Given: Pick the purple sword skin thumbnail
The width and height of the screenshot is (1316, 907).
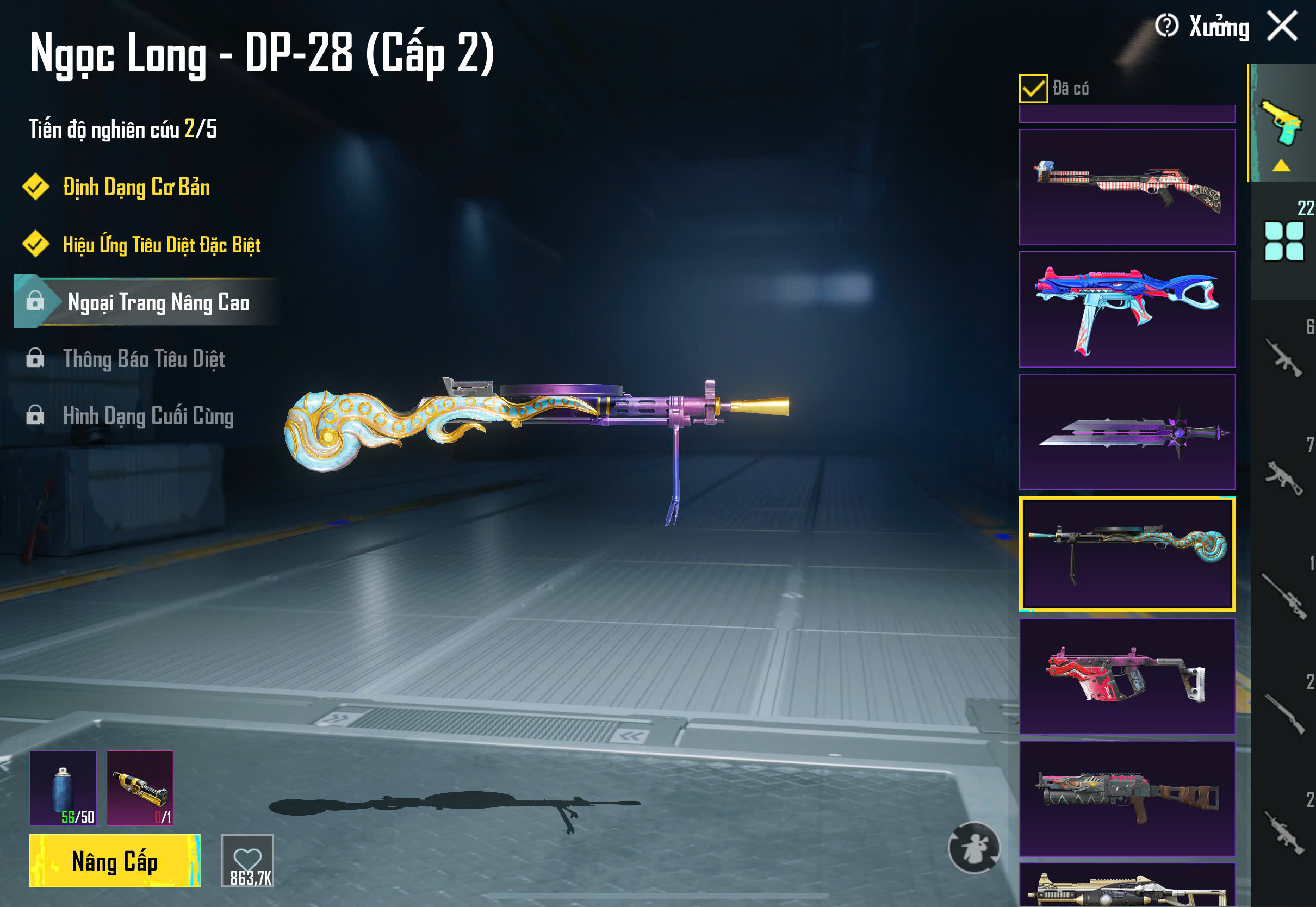Looking at the screenshot, I should (1127, 432).
